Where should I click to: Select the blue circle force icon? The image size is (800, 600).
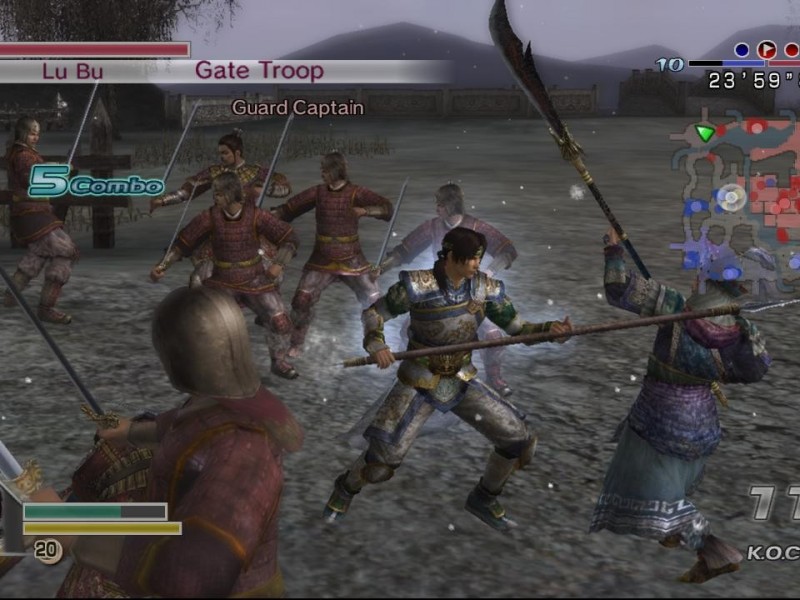click(x=742, y=50)
